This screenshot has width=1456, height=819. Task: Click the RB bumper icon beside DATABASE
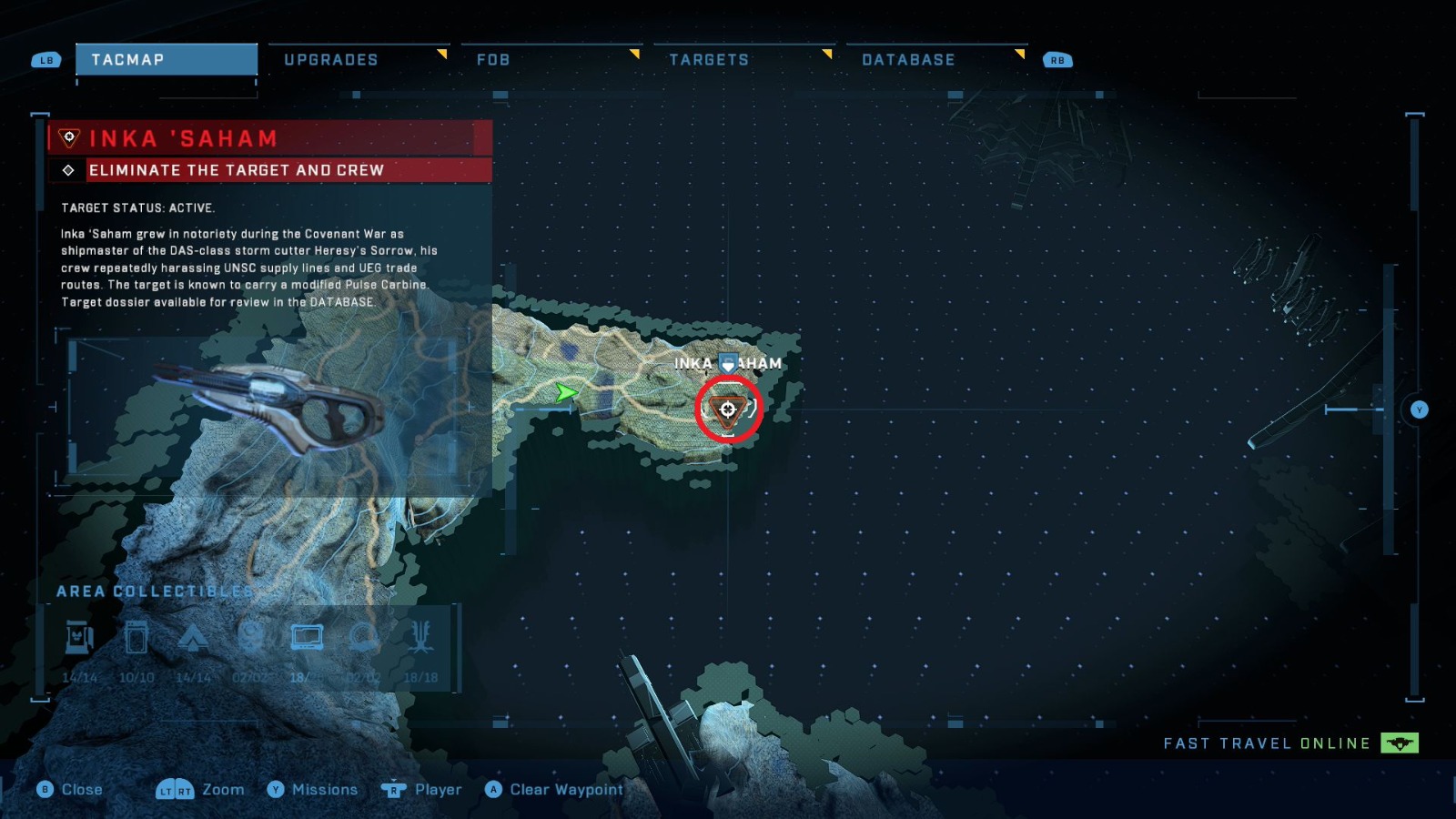click(1056, 59)
